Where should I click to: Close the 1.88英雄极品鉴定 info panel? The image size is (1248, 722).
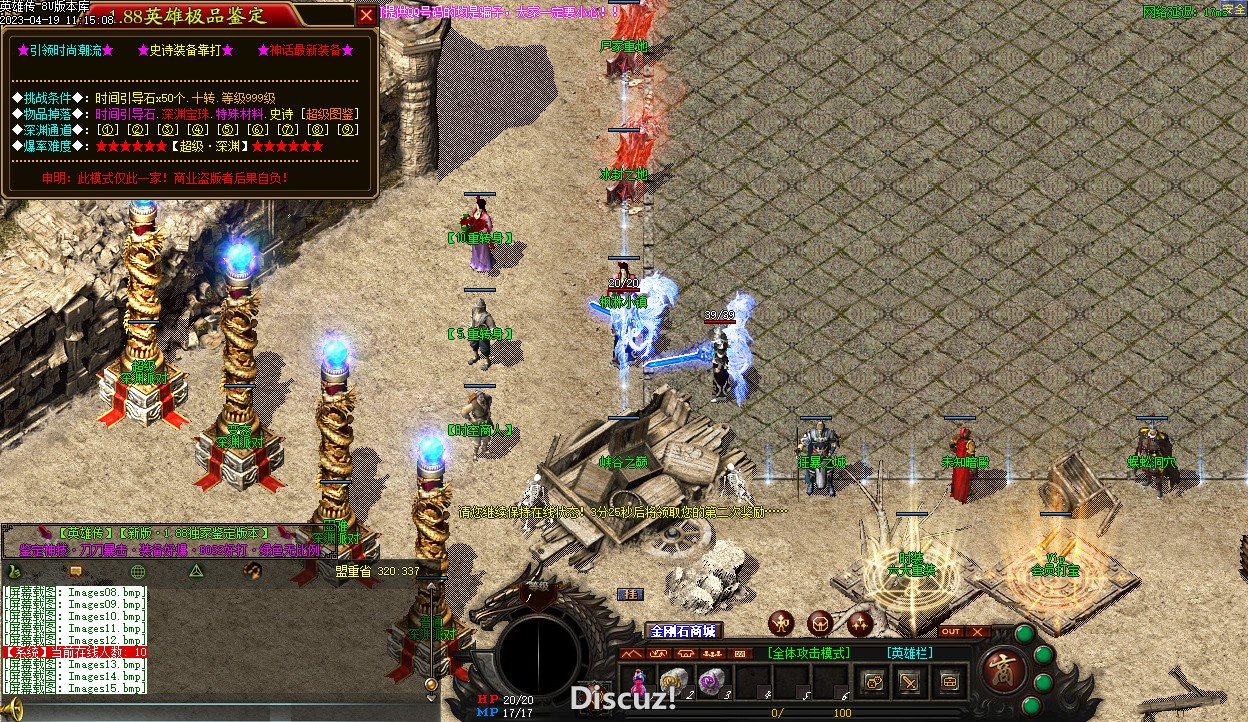click(367, 15)
